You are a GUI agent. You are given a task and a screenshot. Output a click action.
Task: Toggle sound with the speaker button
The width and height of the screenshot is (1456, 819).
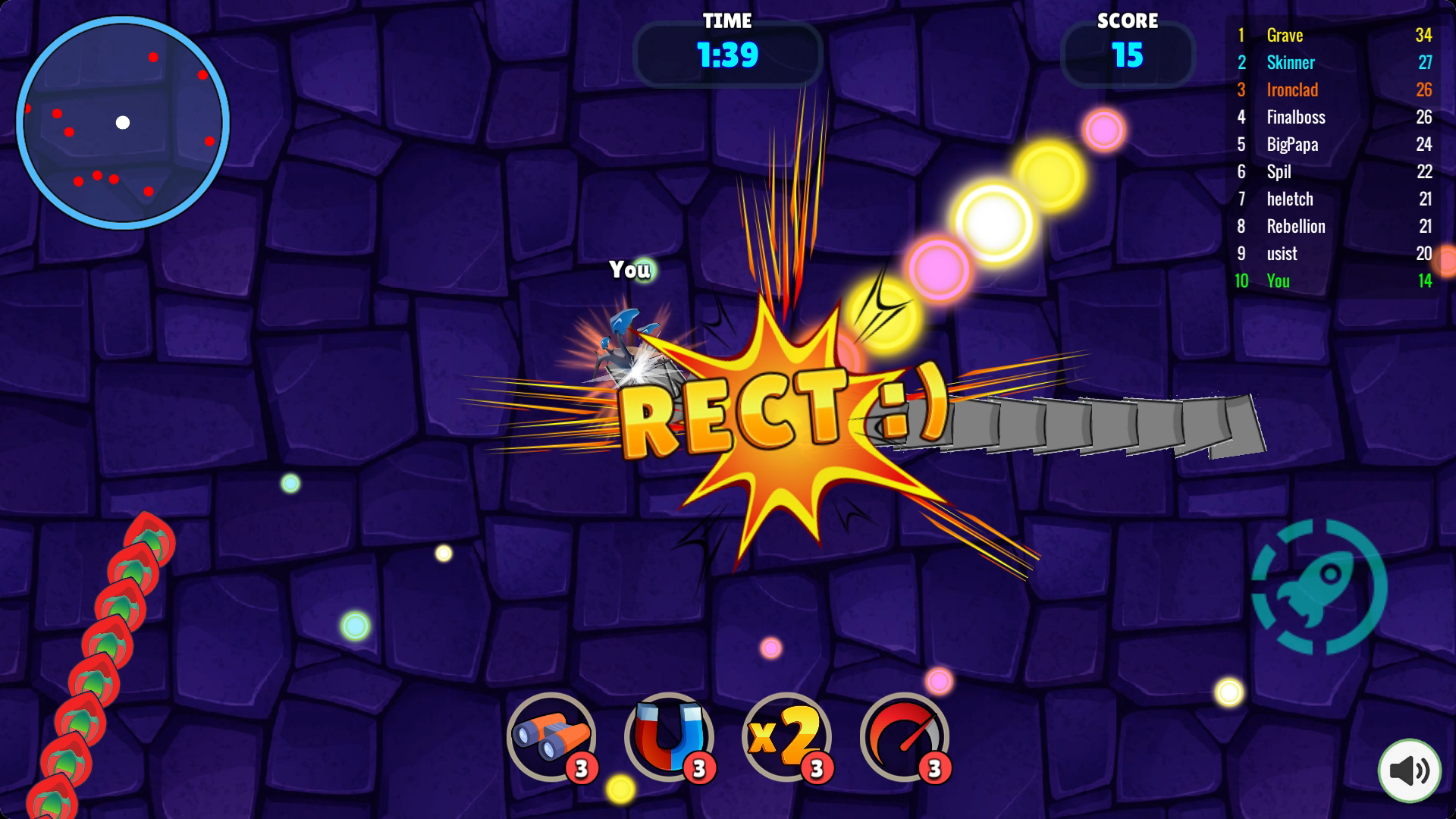pyautogui.click(x=1409, y=770)
